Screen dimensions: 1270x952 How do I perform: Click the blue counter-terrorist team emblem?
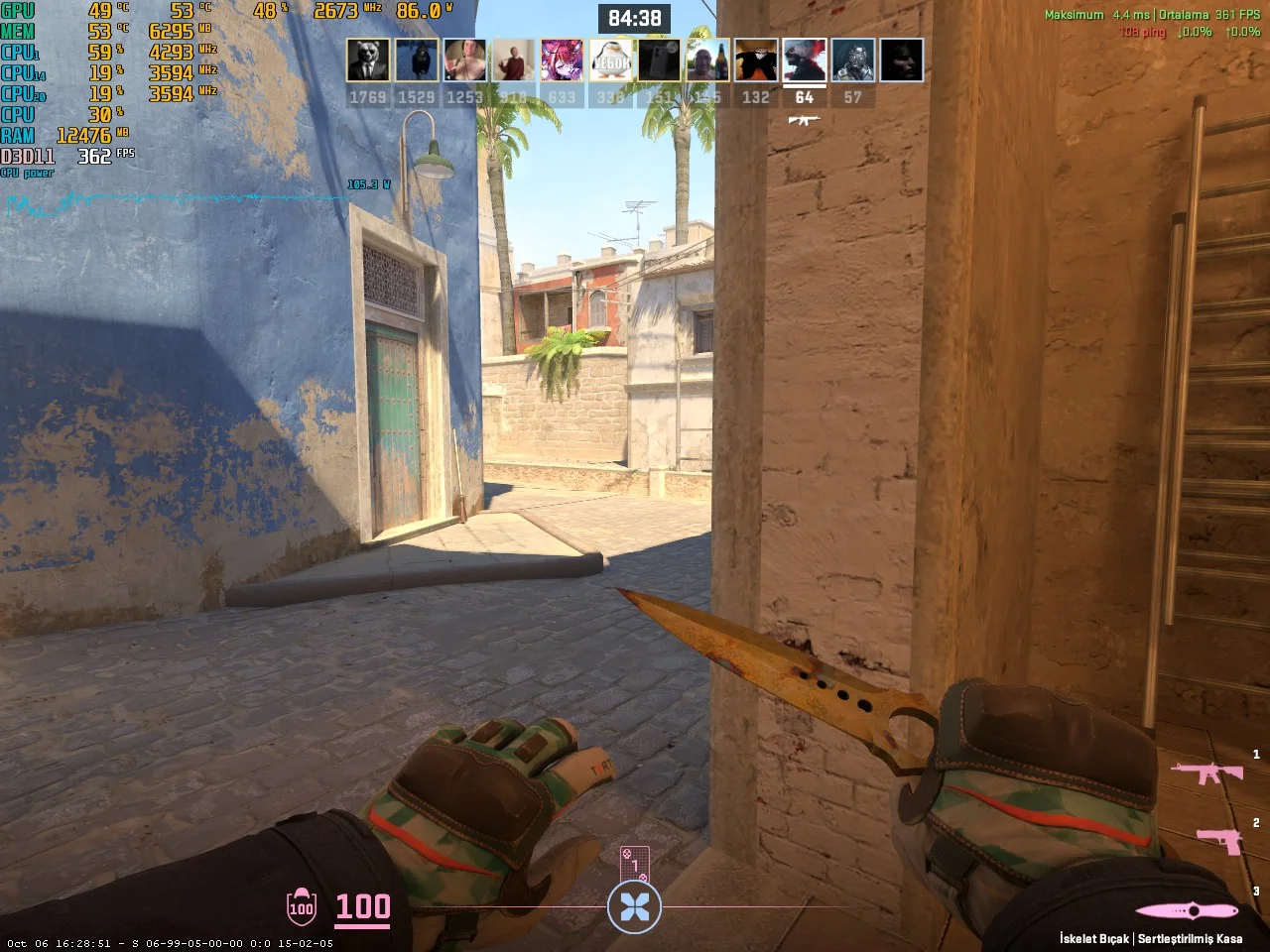click(634, 905)
